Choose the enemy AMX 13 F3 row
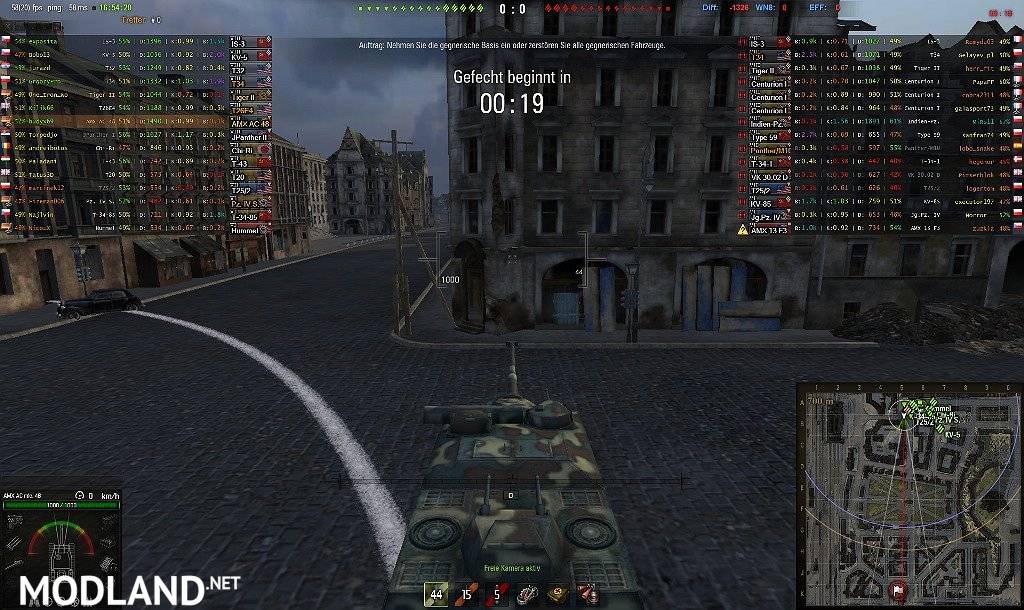The width and height of the screenshot is (1024, 610). pos(880,229)
